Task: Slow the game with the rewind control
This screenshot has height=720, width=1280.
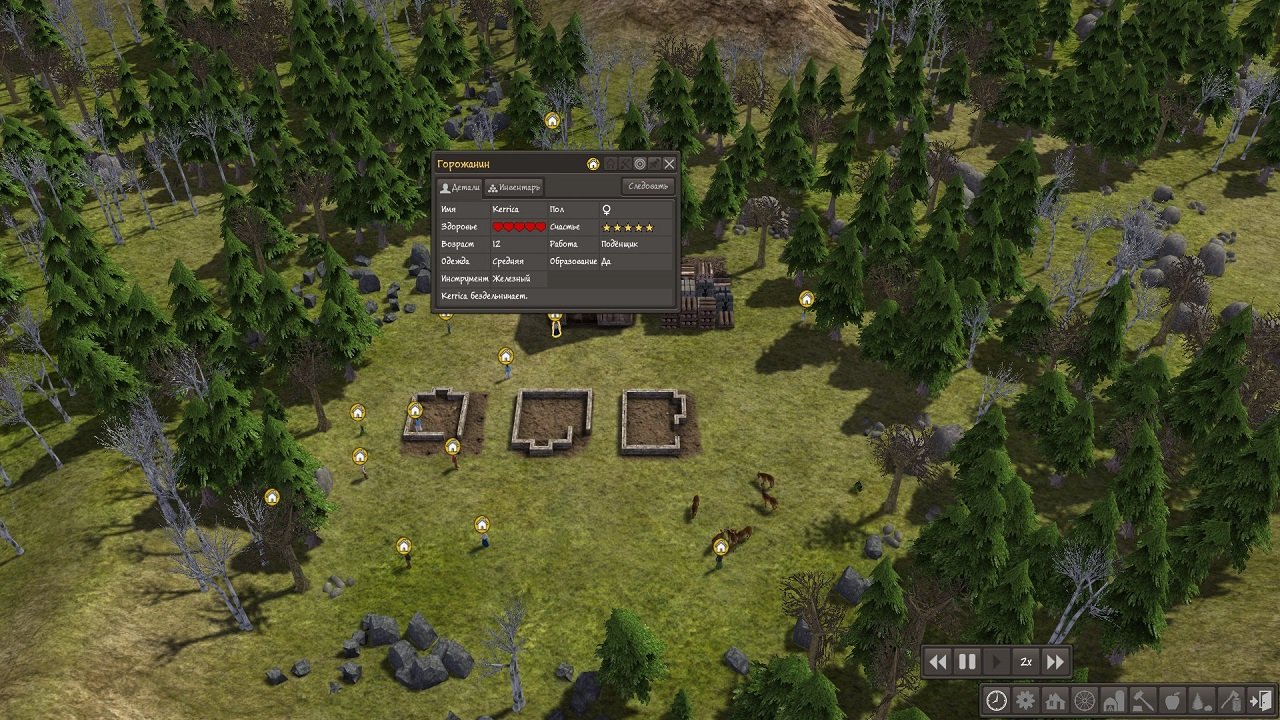Action: tap(937, 661)
